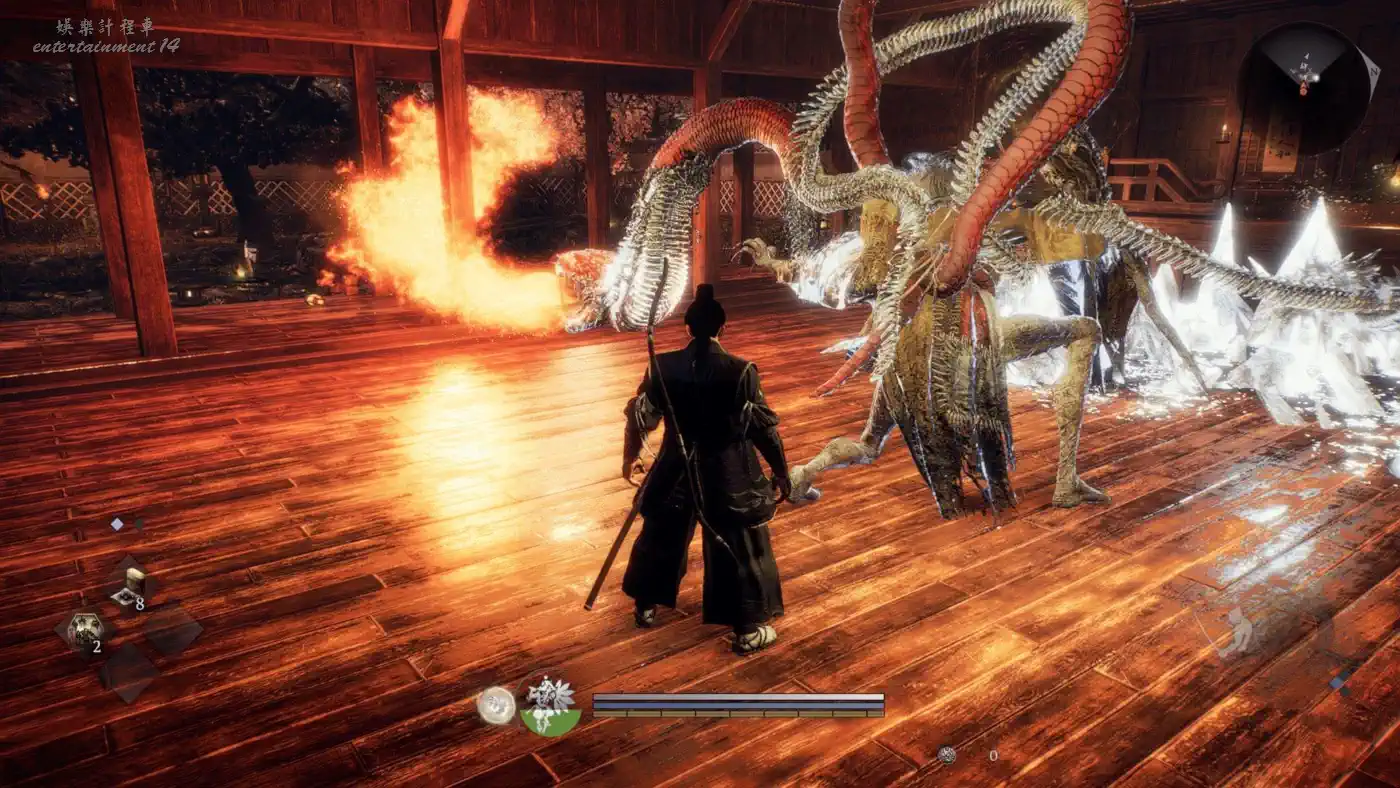The image size is (1400, 788).
Task: Open the circular minimap
Action: tap(1304, 87)
